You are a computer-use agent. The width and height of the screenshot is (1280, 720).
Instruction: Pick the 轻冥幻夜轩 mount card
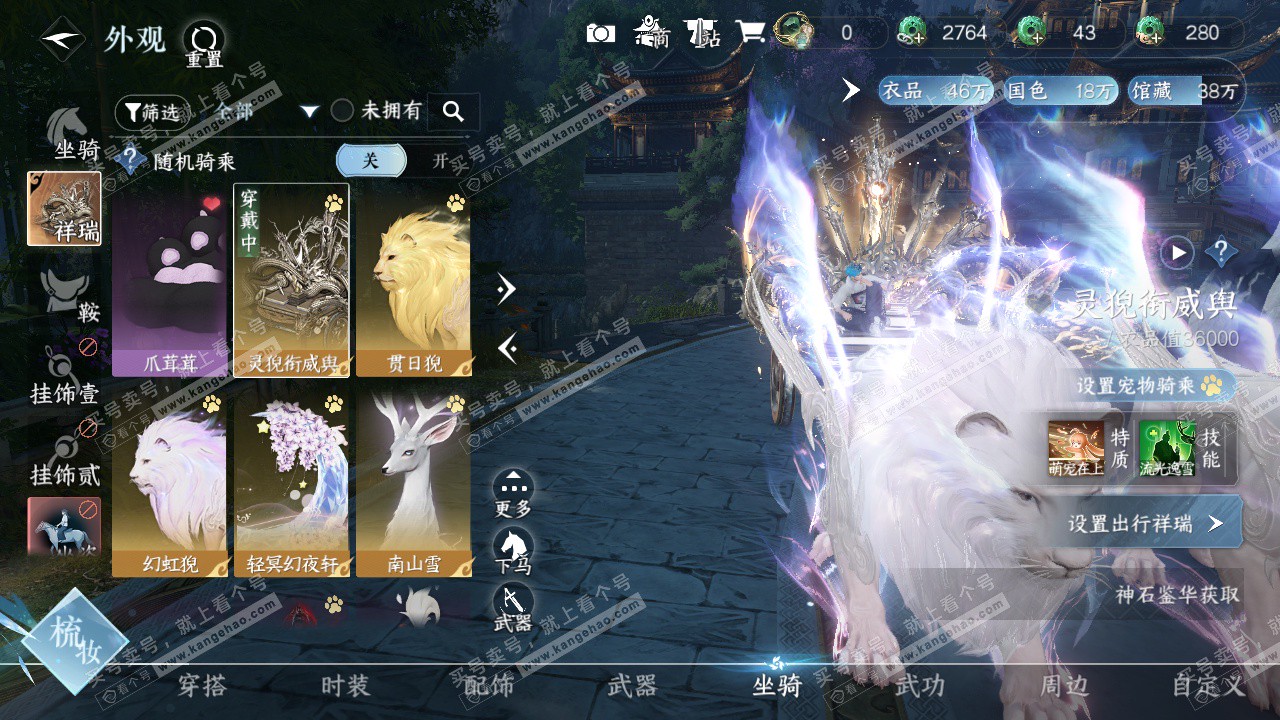pyautogui.click(x=291, y=484)
